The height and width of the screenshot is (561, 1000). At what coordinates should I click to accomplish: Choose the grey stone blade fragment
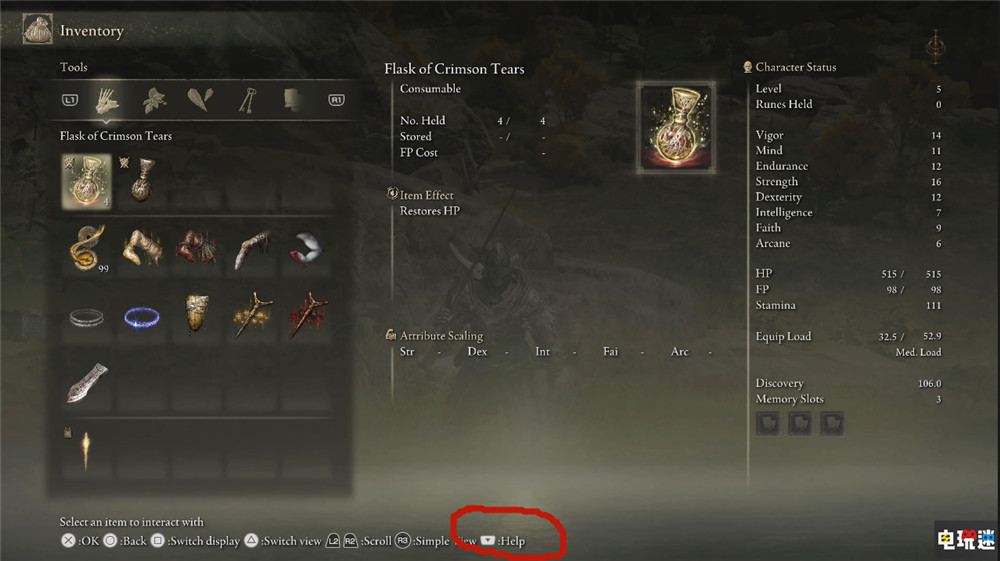coord(86,384)
